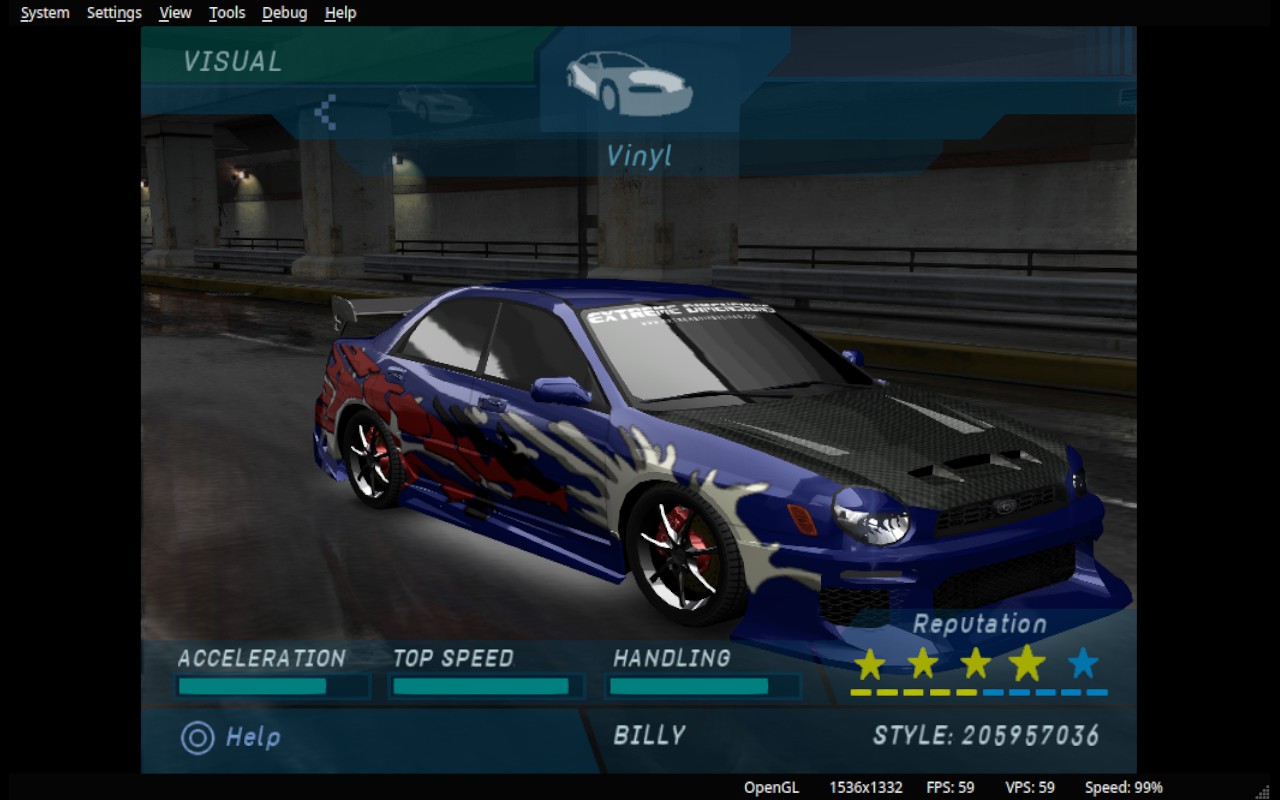Open the System menu
1280x800 pixels.
[45, 13]
